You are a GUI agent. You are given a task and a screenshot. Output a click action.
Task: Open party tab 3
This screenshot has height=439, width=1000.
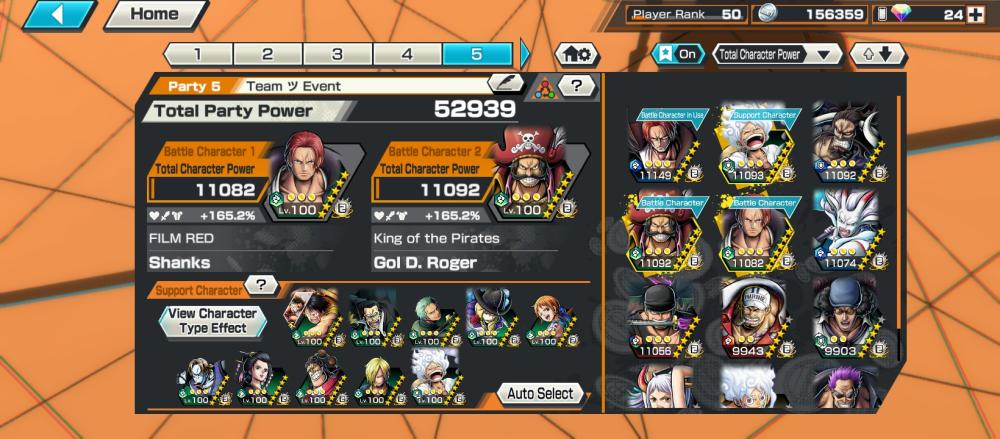click(x=337, y=54)
